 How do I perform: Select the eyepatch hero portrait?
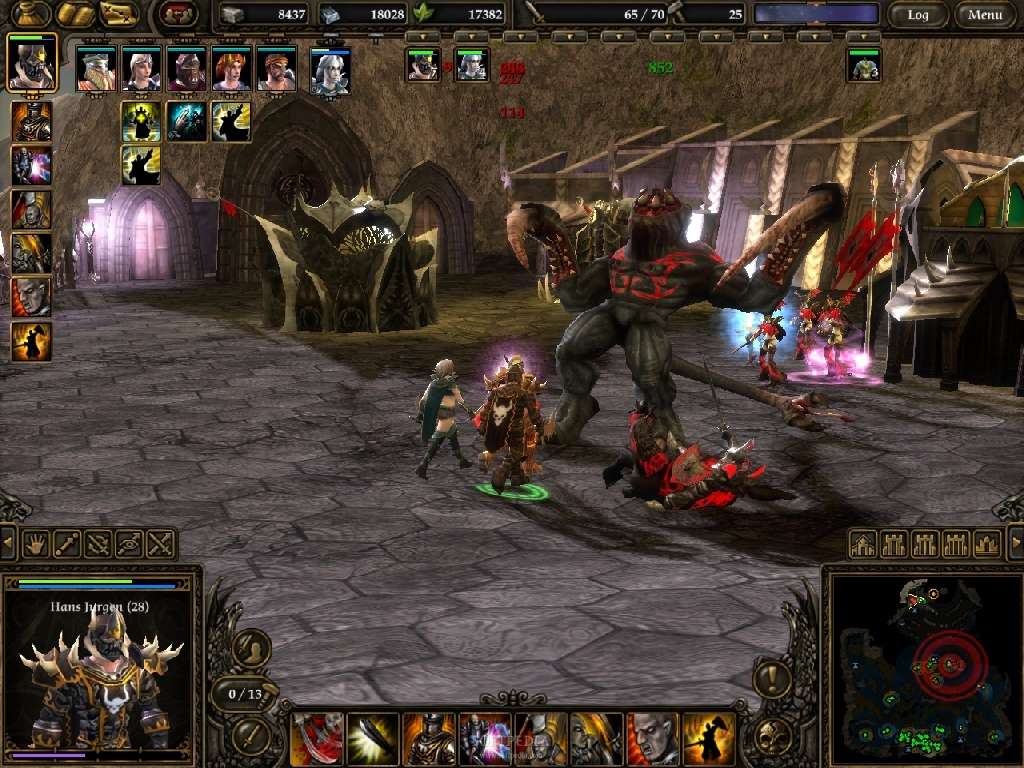(276, 68)
